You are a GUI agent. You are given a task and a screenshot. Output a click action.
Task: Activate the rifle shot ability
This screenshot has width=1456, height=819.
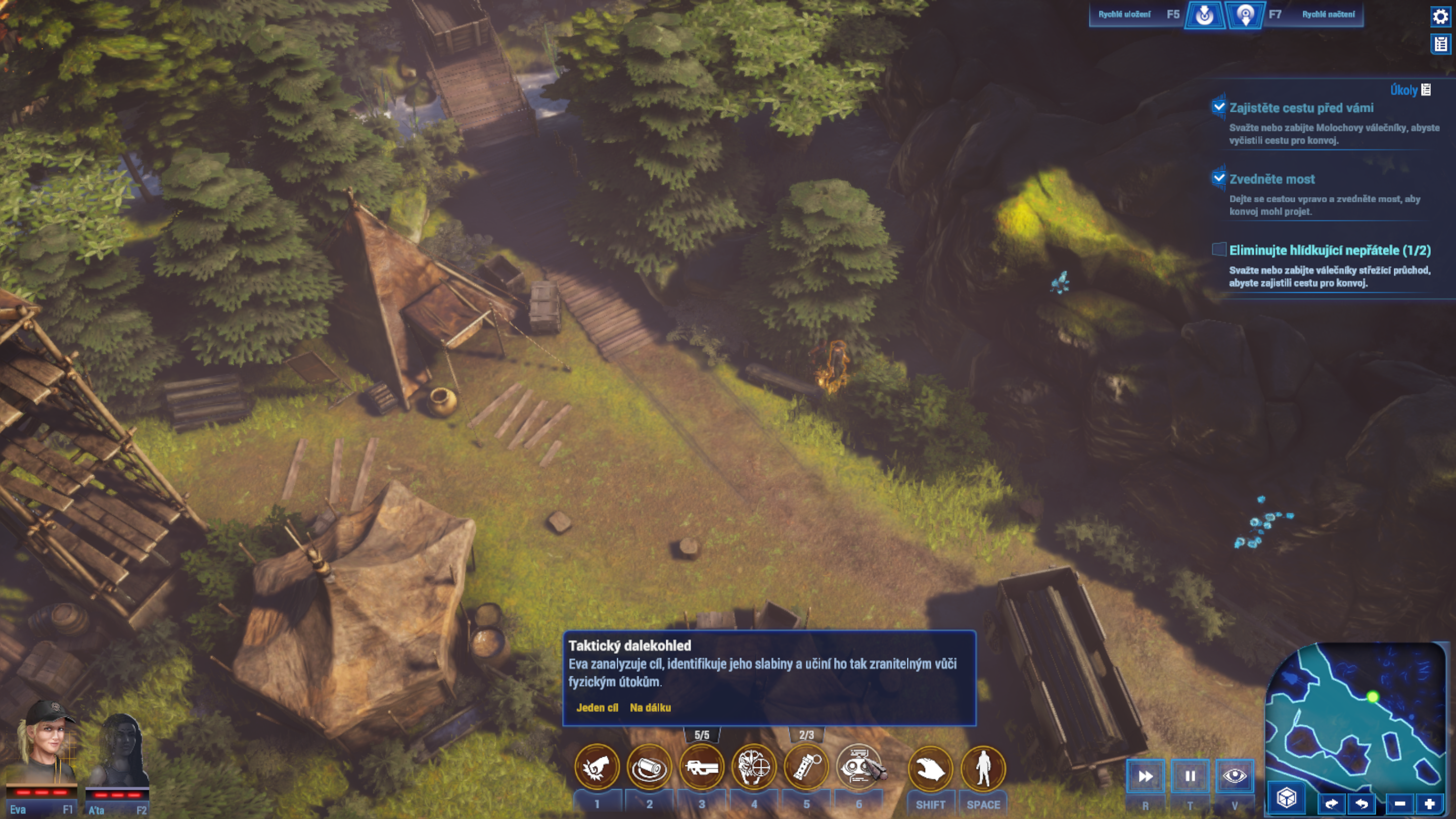(x=701, y=767)
